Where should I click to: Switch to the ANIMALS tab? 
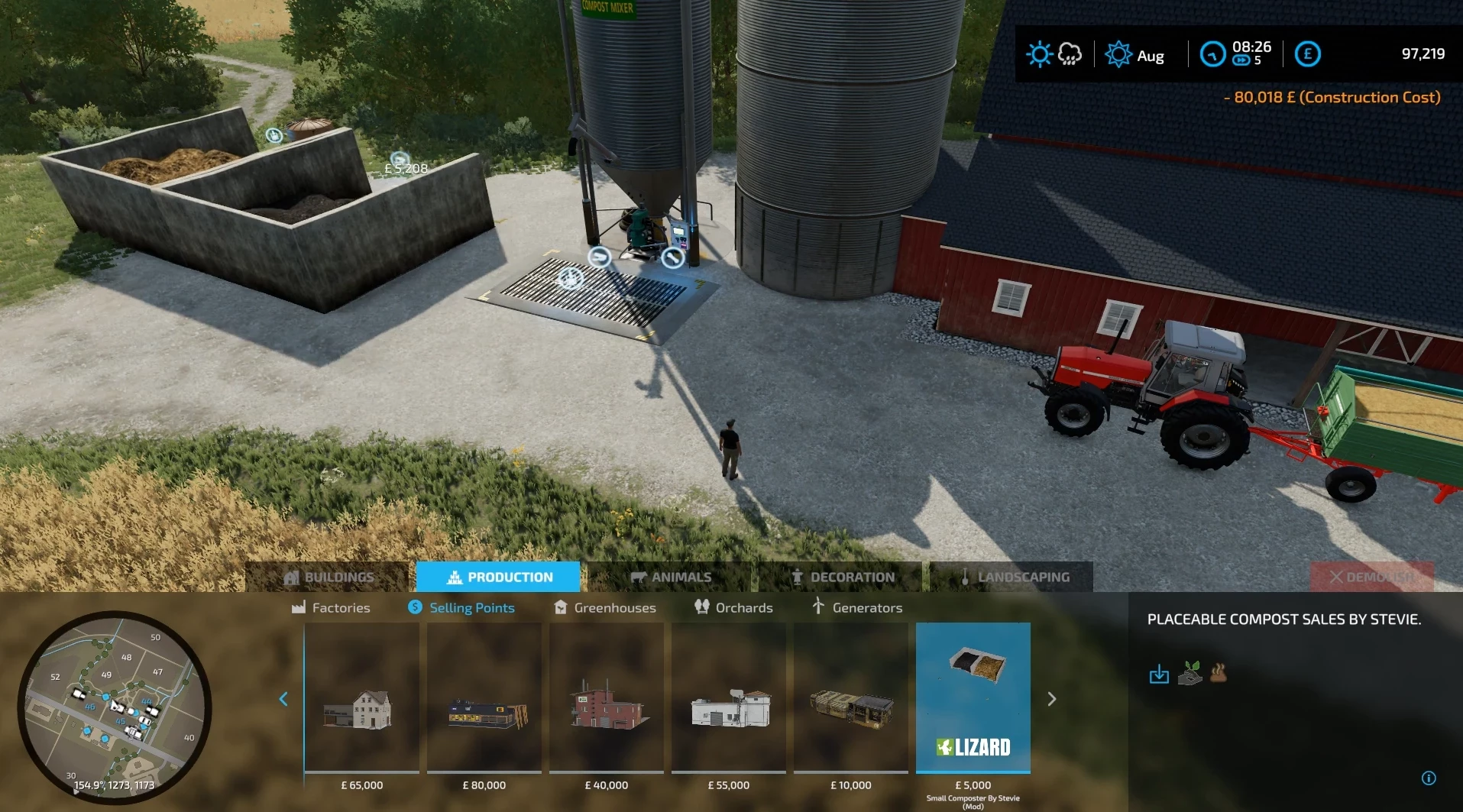coord(671,577)
